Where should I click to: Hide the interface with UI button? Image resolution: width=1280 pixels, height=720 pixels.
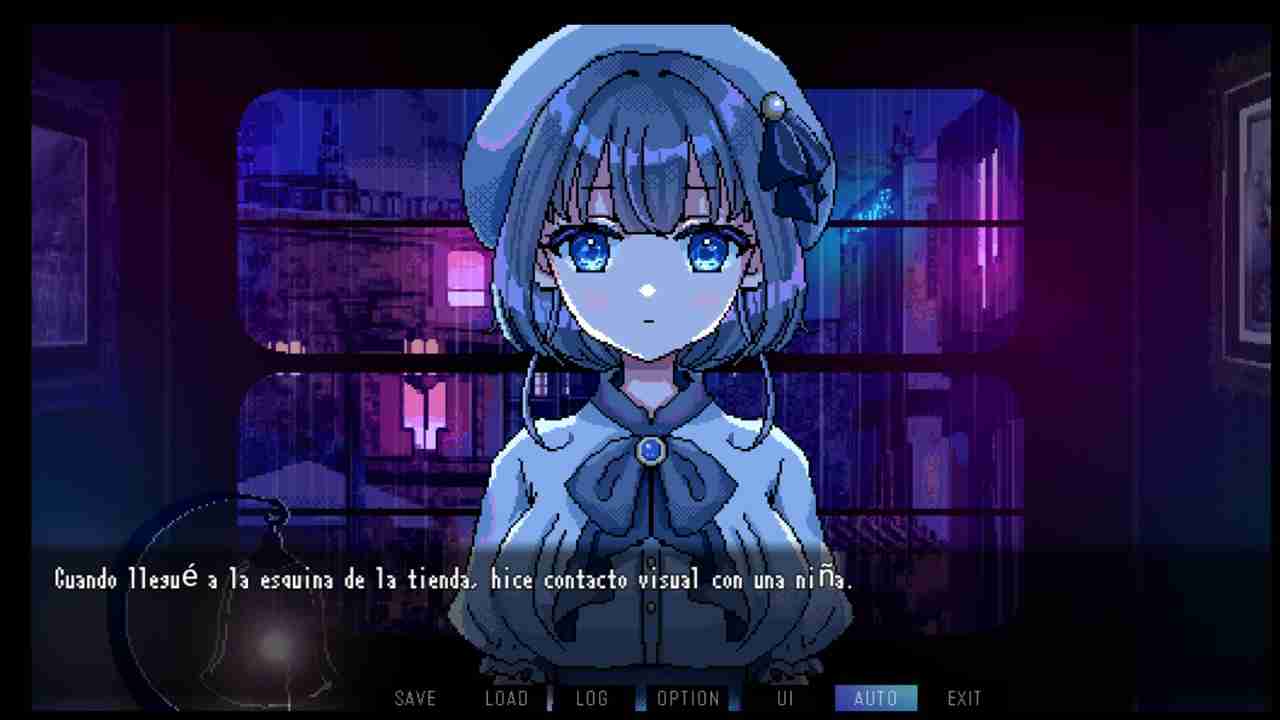point(785,698)
